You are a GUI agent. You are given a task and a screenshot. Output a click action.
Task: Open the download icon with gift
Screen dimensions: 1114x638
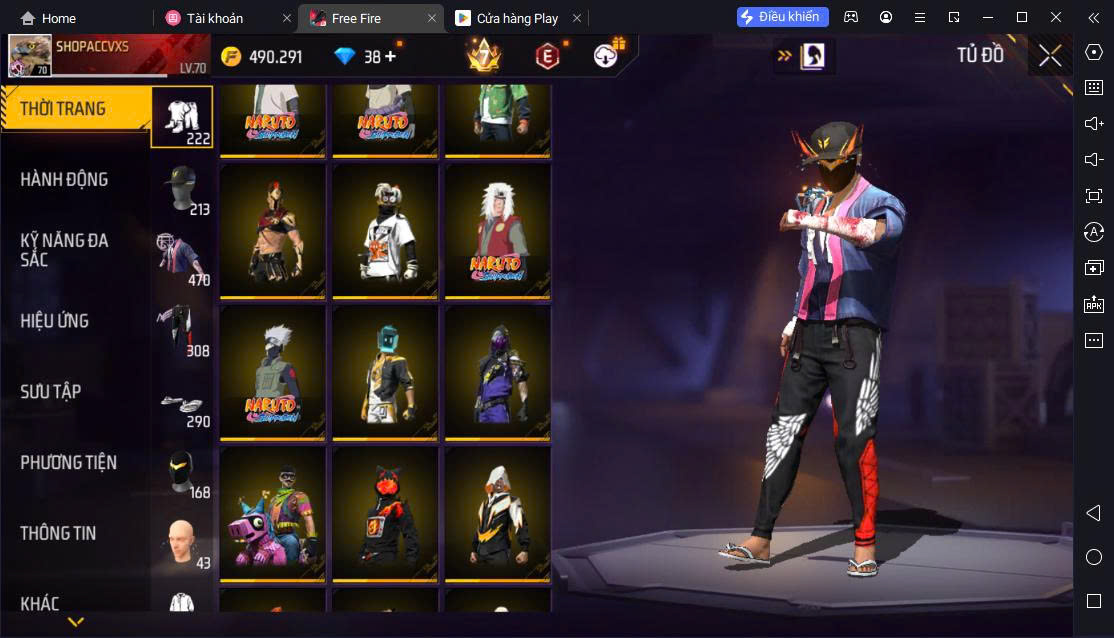[x=606, y=56]
